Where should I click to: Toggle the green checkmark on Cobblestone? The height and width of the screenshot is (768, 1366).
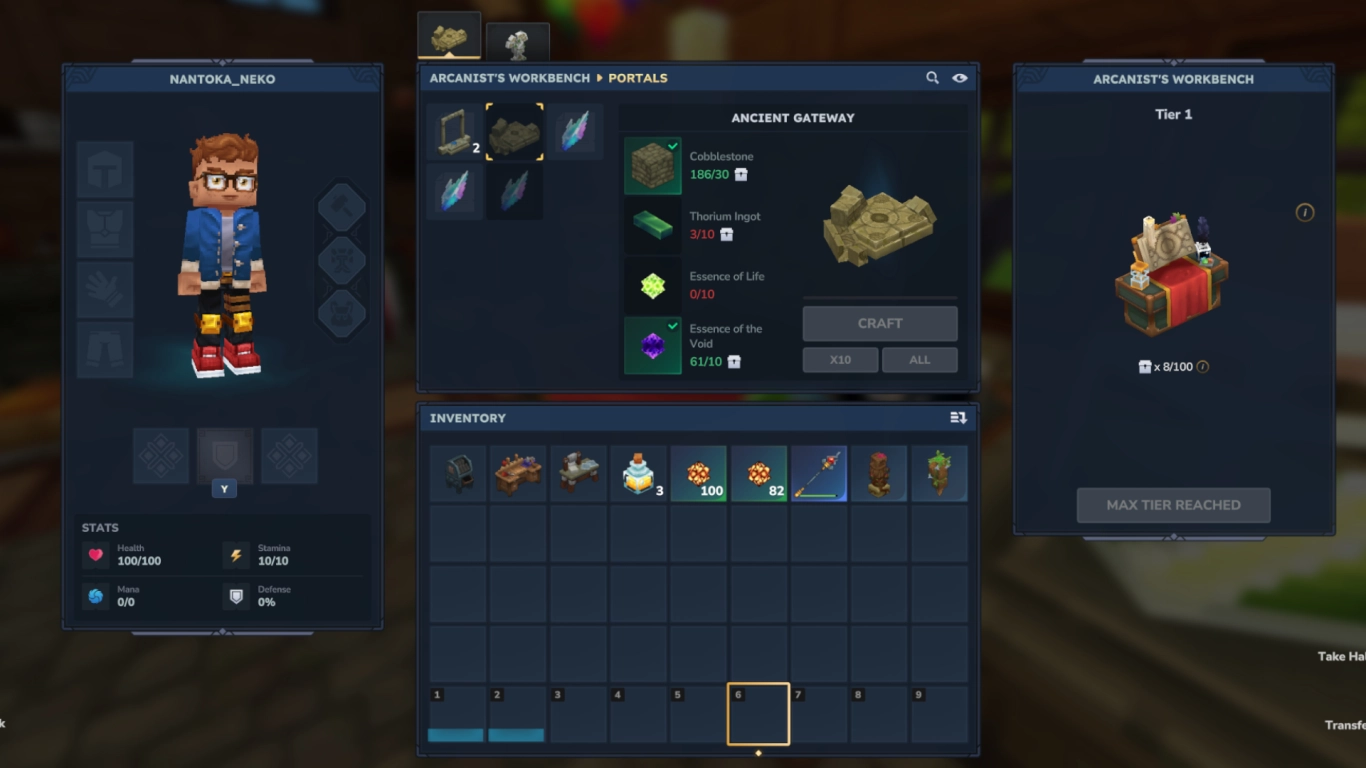click(674, 144)
